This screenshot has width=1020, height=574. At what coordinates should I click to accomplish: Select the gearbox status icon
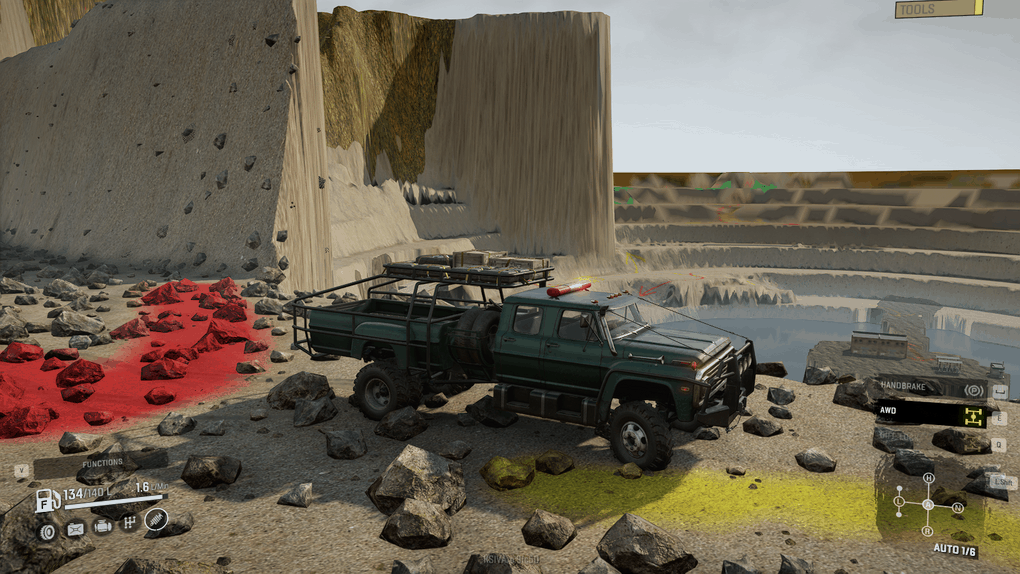129,523
